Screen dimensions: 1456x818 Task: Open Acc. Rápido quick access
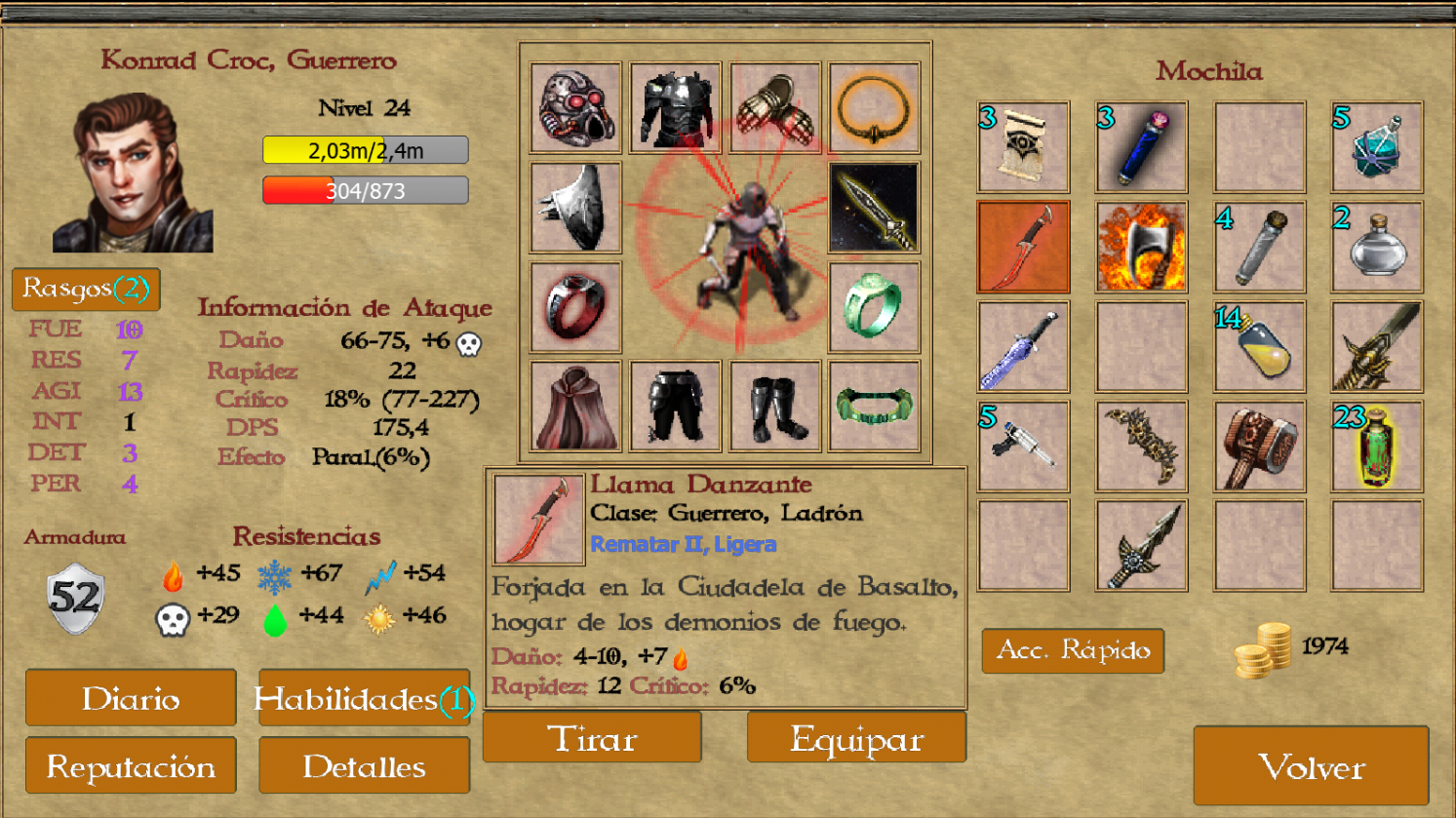[x=1073, y=650]
